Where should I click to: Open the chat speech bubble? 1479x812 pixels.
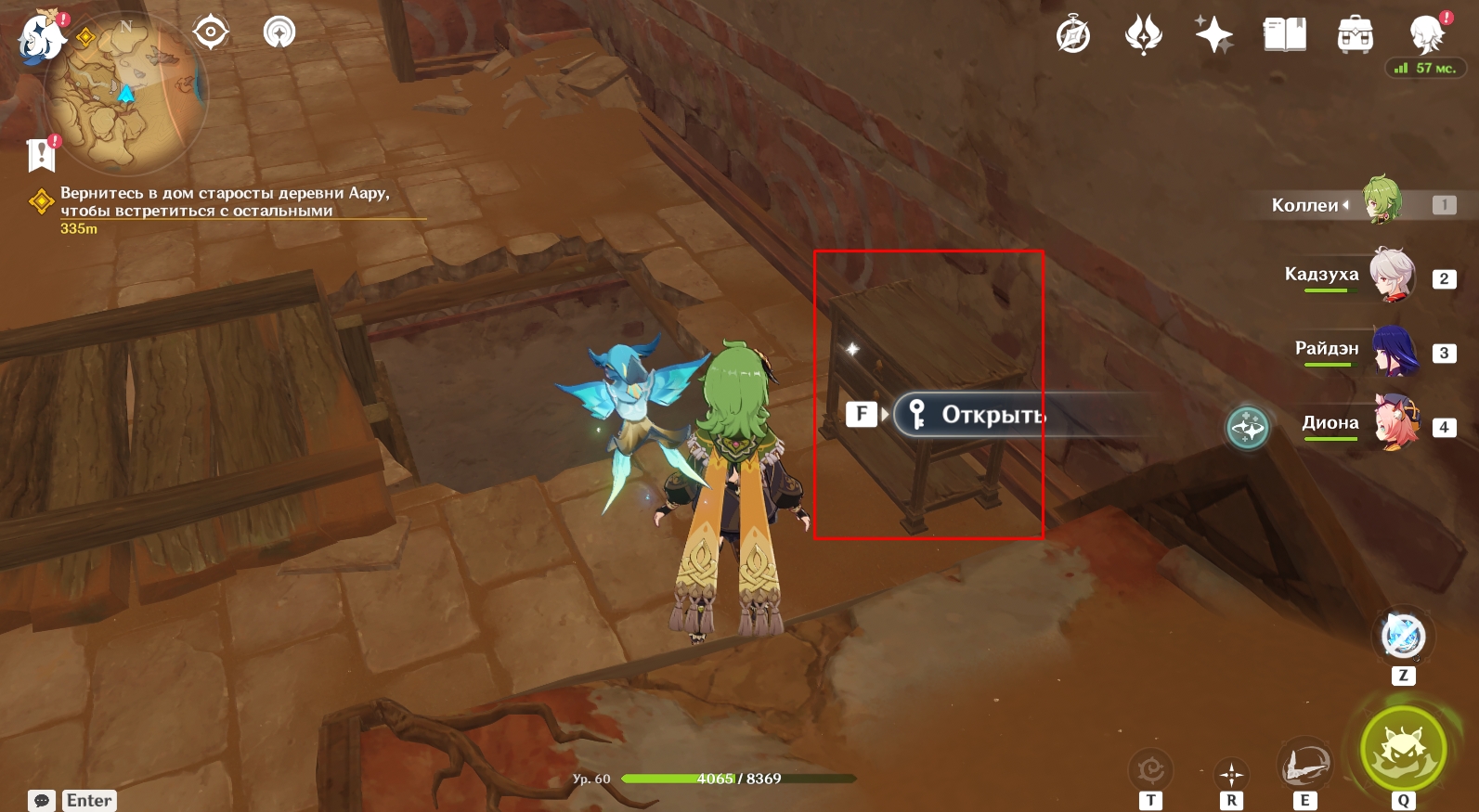[x=42, y=800]
